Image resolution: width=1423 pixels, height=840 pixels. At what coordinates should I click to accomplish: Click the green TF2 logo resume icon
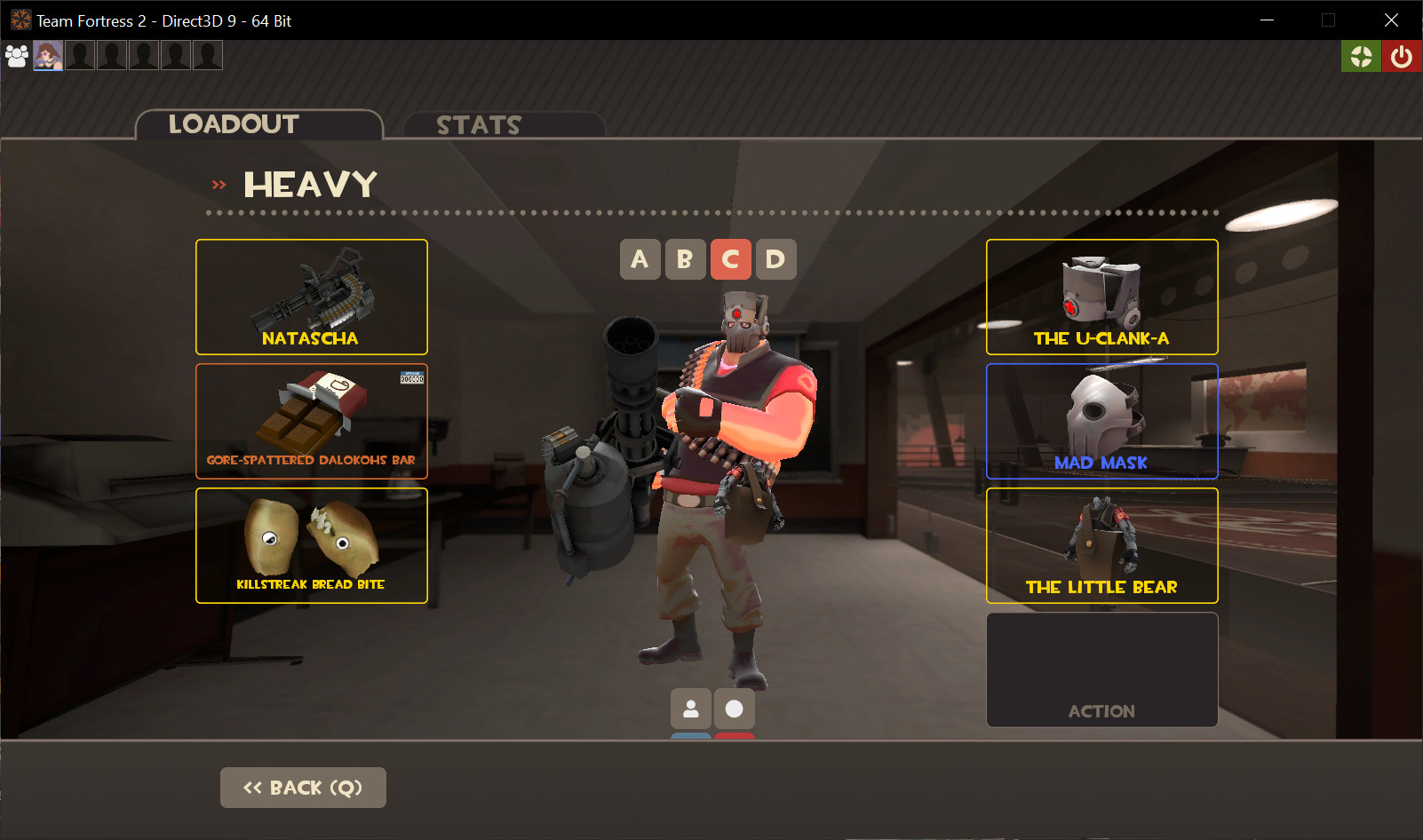coord(1361,55)
